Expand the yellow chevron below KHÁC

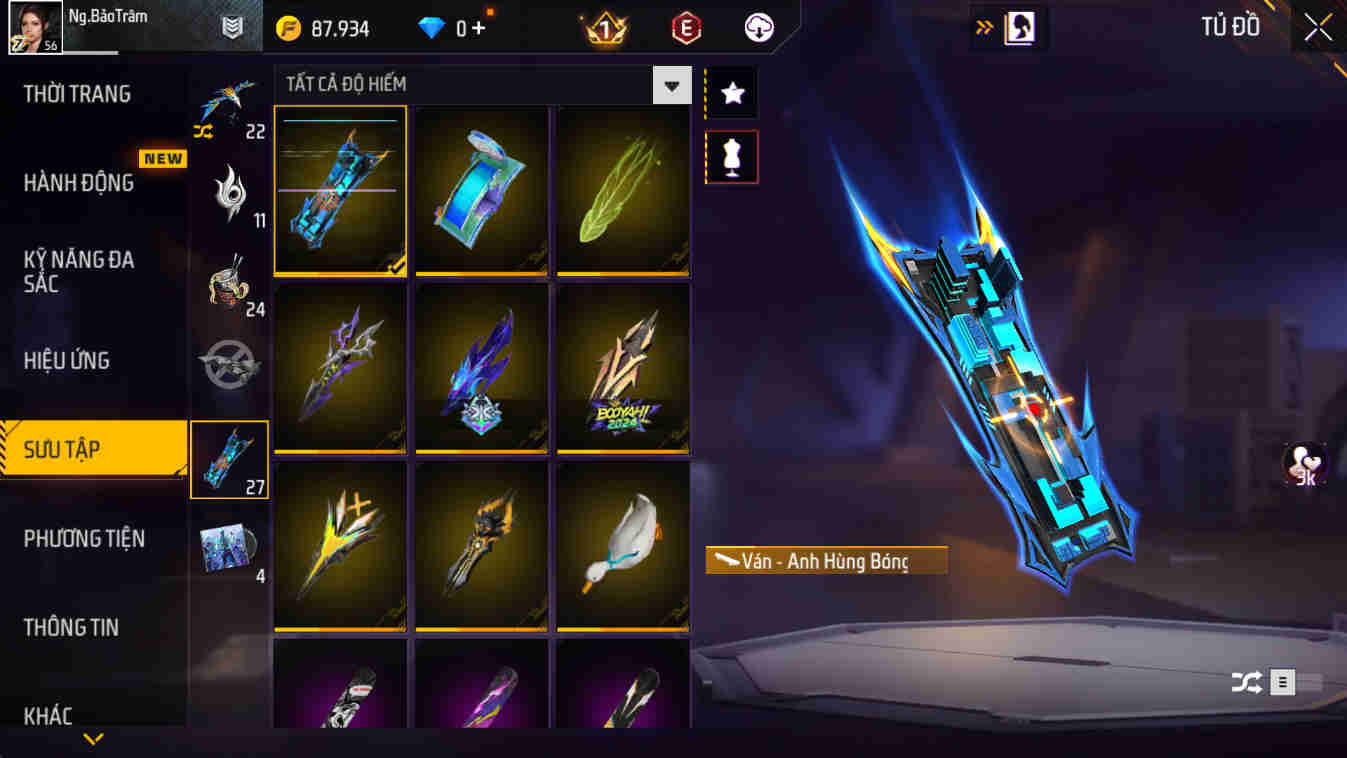(x=93, y=742)
